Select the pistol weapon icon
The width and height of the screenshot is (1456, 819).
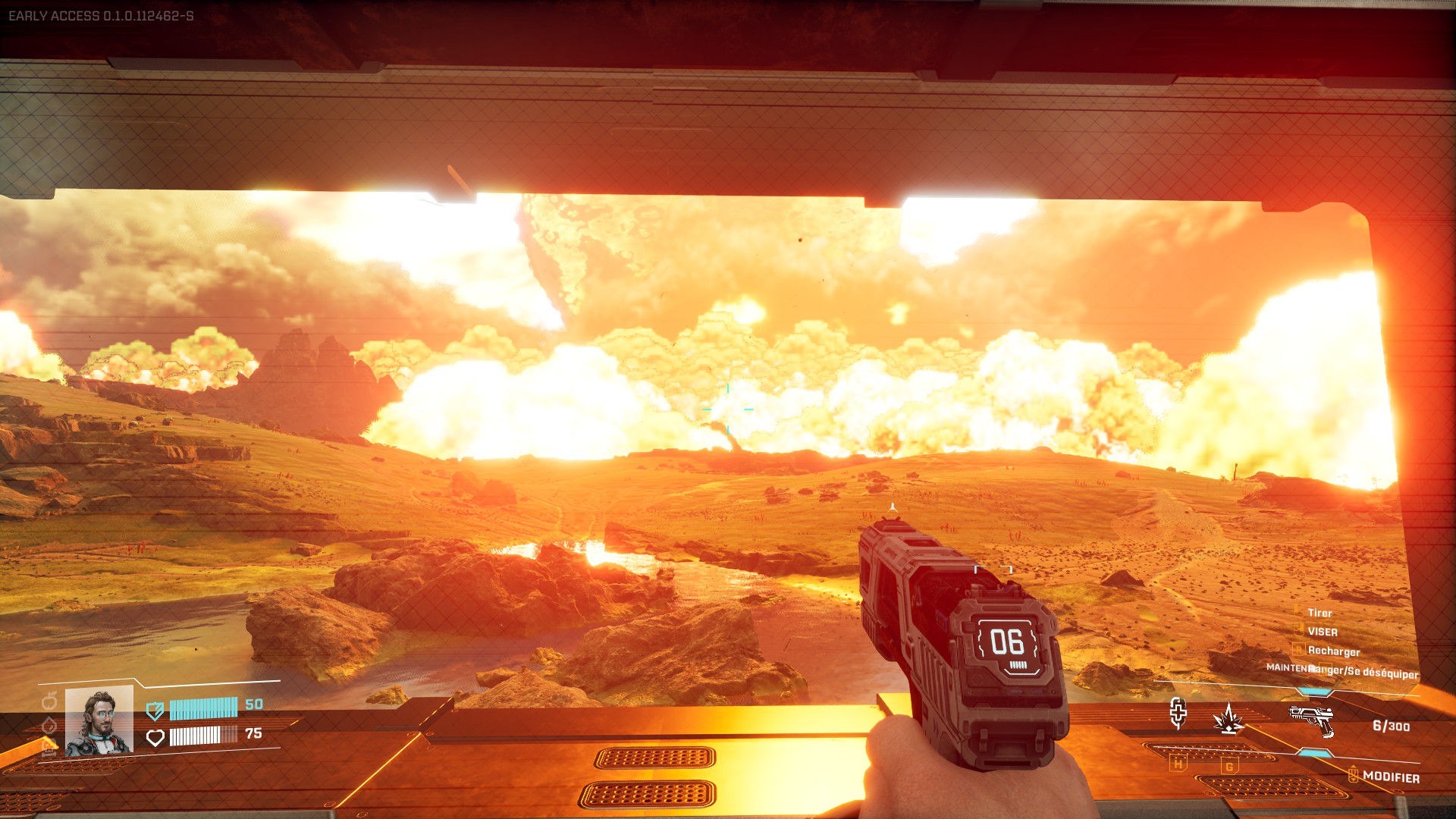point(1311,719)
